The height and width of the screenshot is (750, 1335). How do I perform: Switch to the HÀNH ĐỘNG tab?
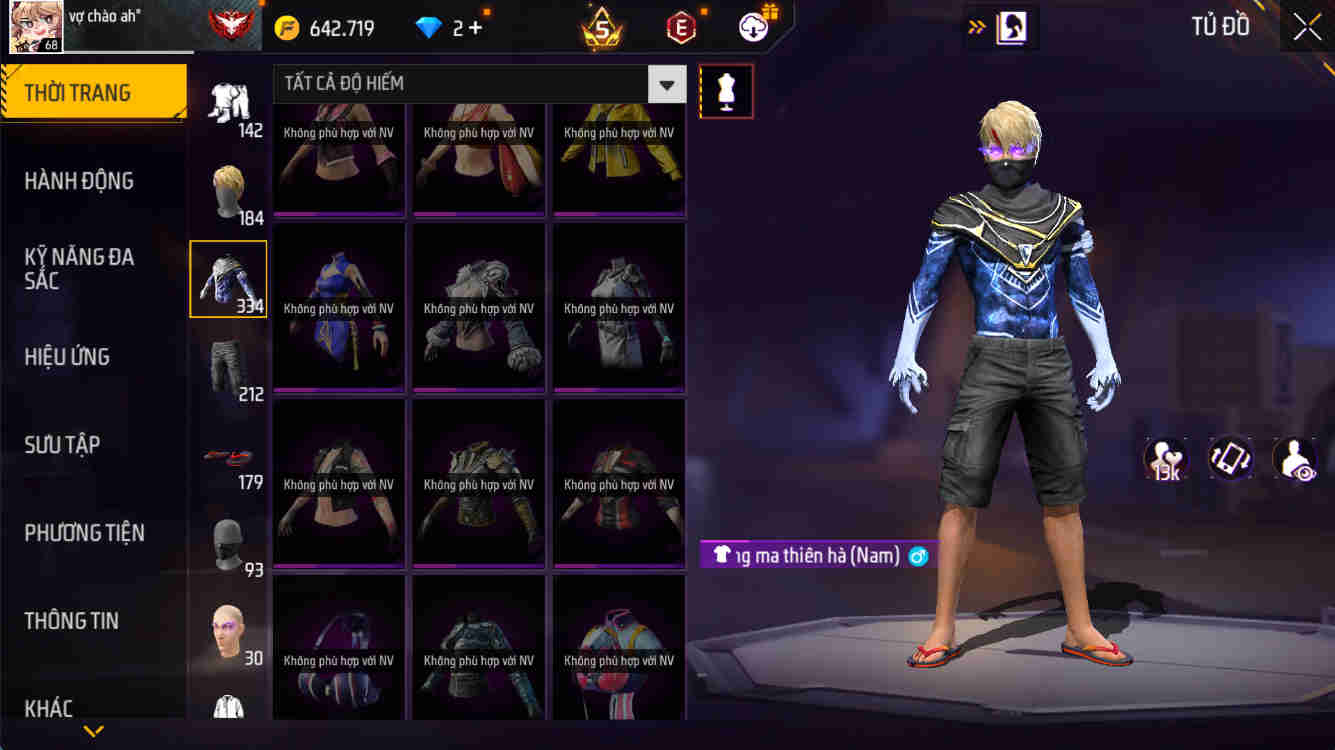tap(90, 181)
